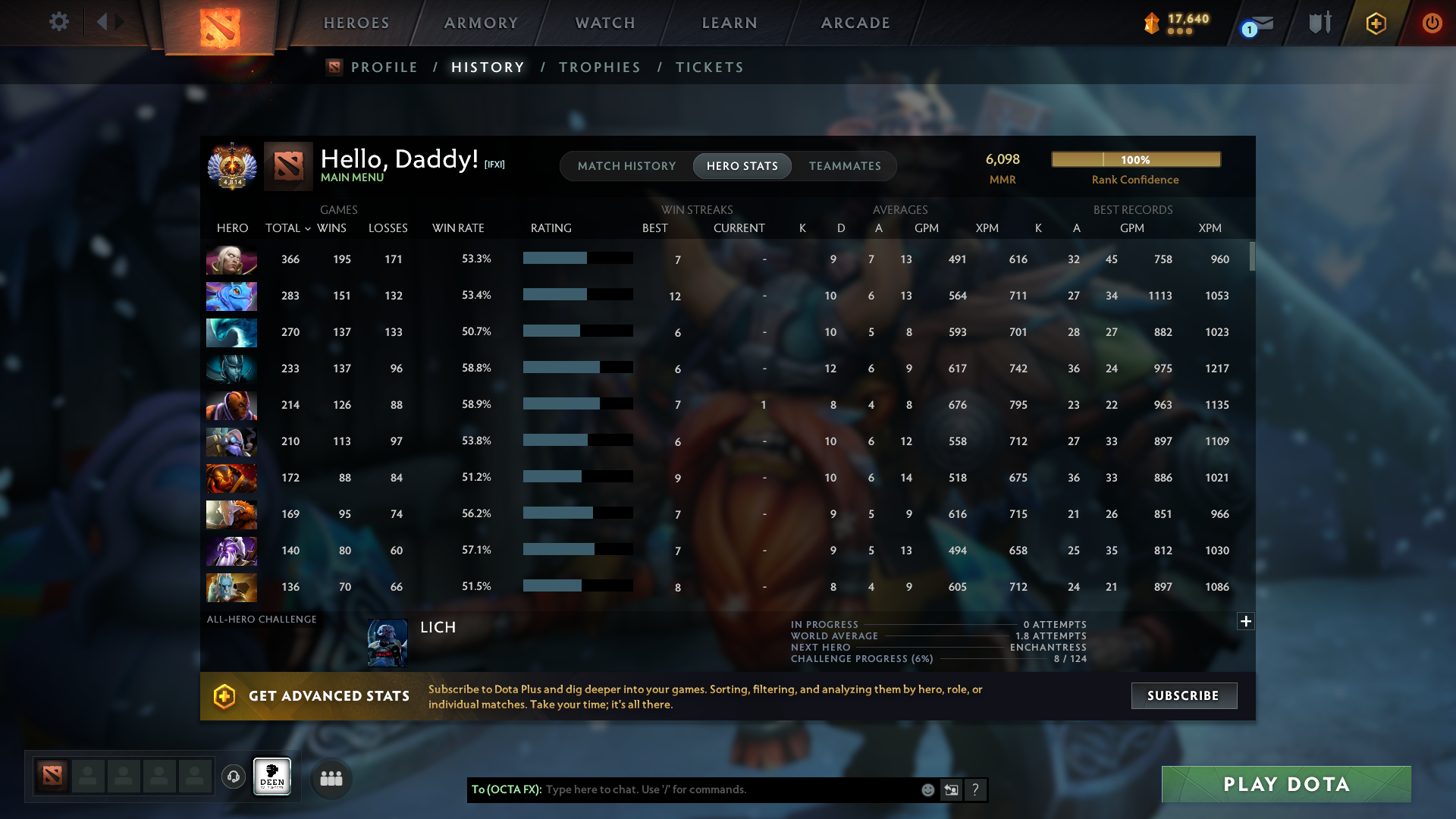
Task: Open the emoticon picker in the chat bar
Action: pyautogui.click(x=927, y=789)
